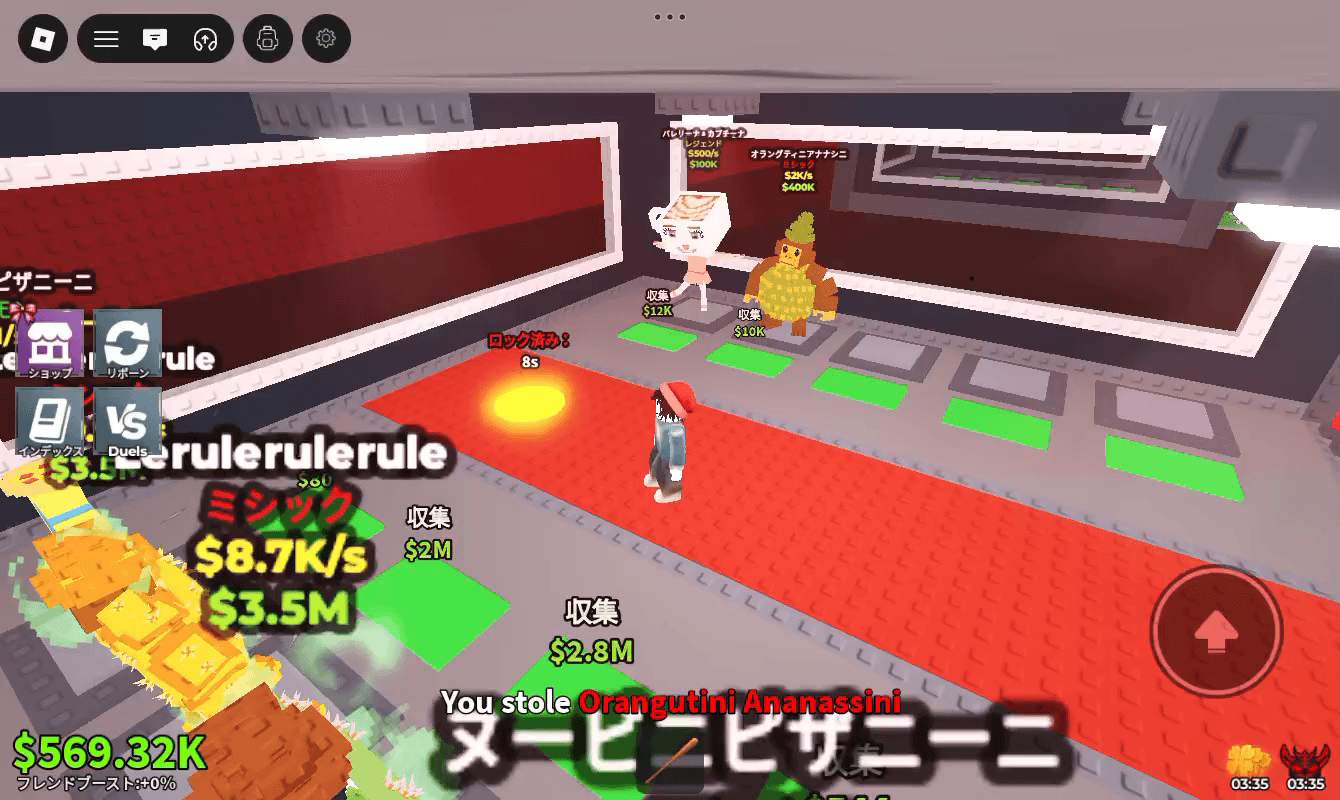Click the Roblox logo icon
Viewport: 1340px width, 800px height.
tap(42, 39)
